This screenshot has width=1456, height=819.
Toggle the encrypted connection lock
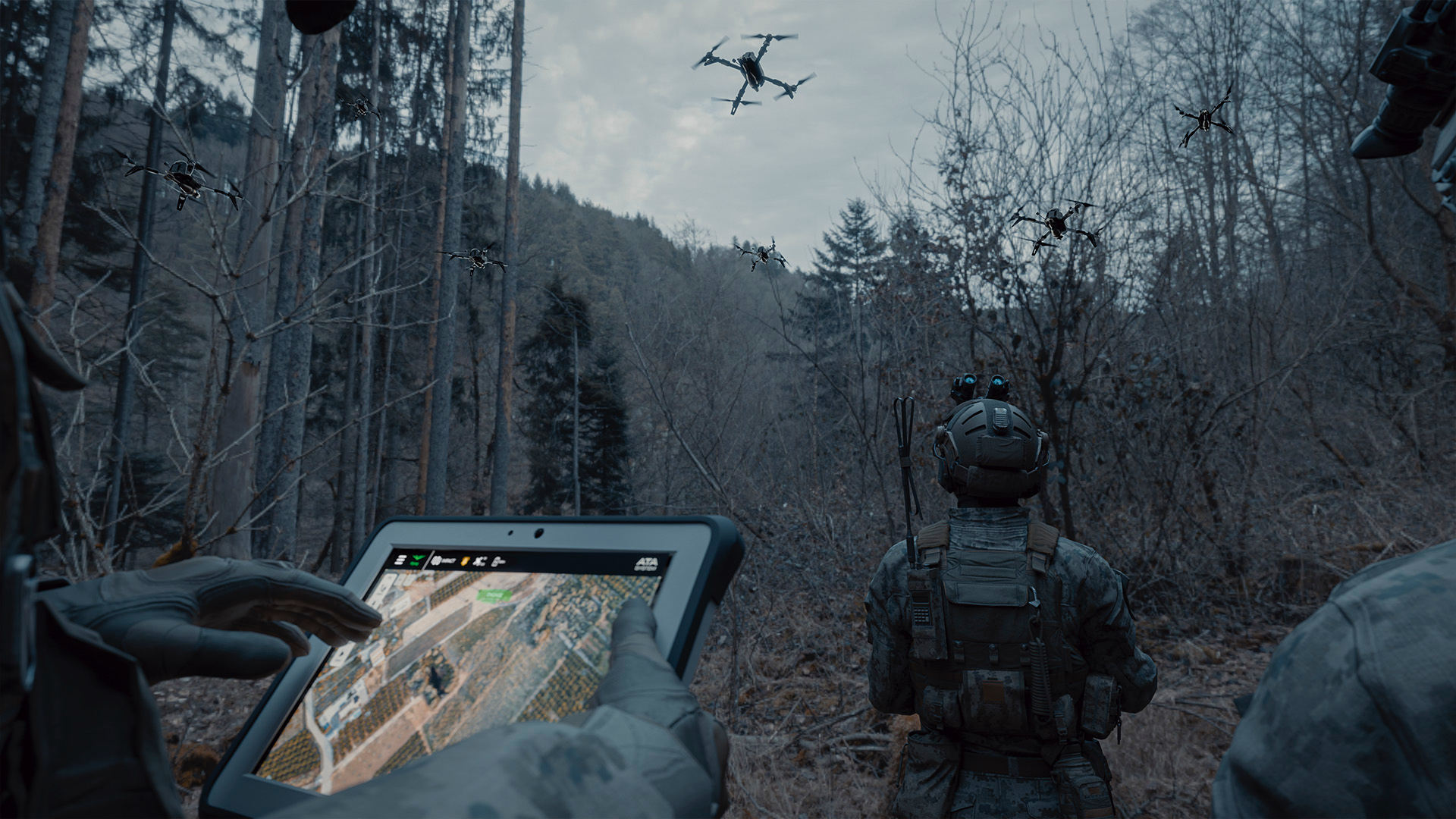pos(497,562)
